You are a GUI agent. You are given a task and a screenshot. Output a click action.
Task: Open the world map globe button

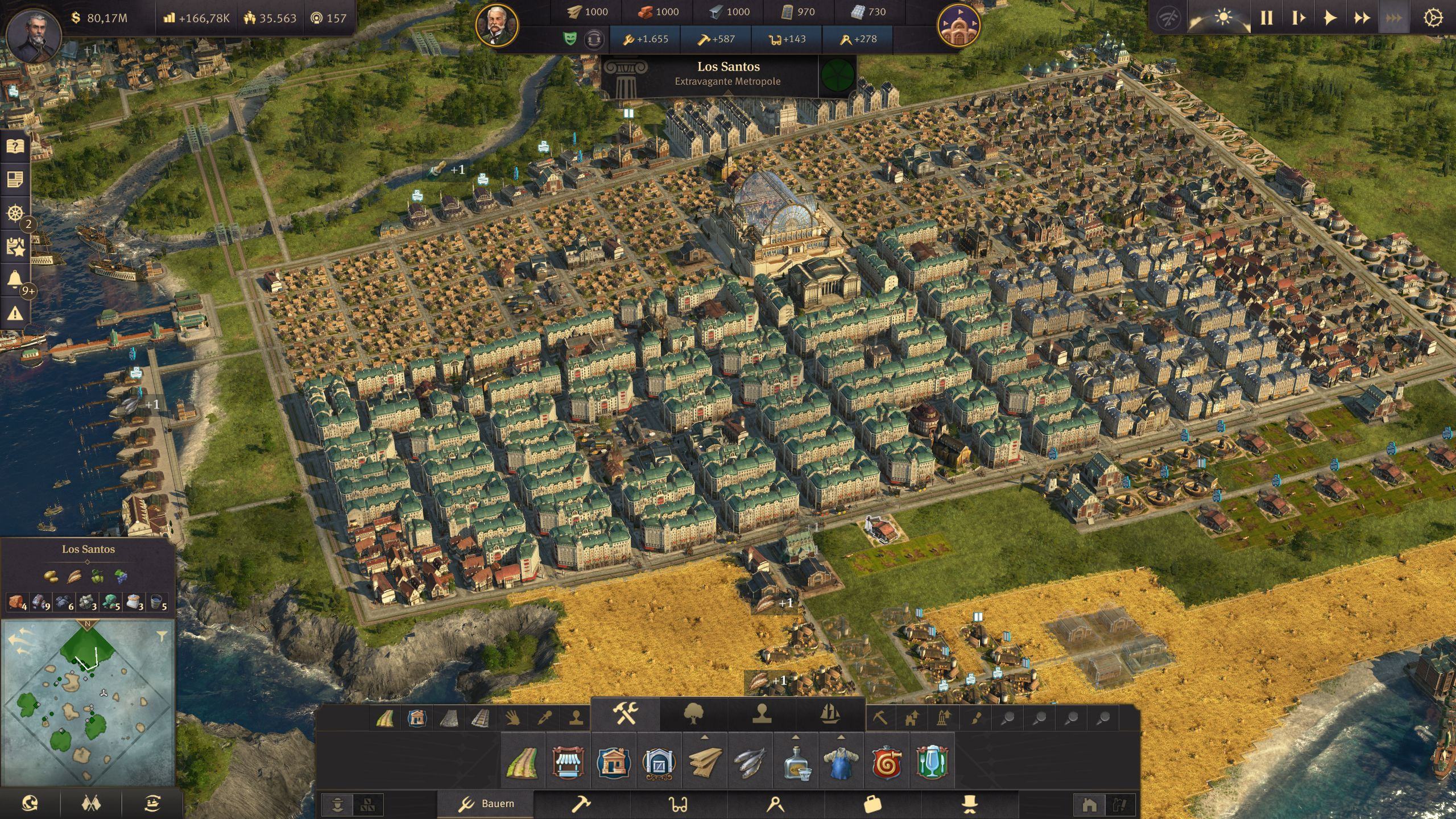pyautogui.click(x=30, y=804)
